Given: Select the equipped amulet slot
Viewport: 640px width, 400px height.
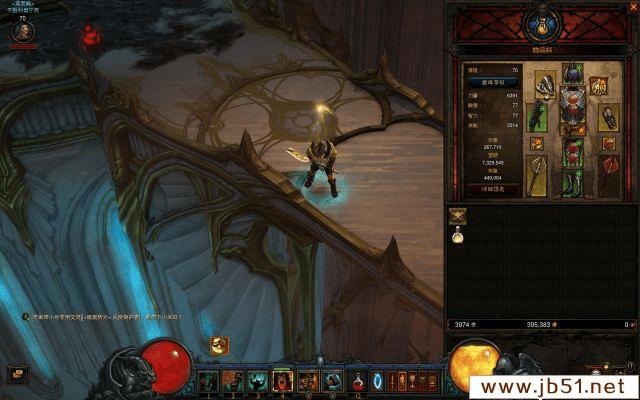Looking at the screenshot, I should point(599,87).
